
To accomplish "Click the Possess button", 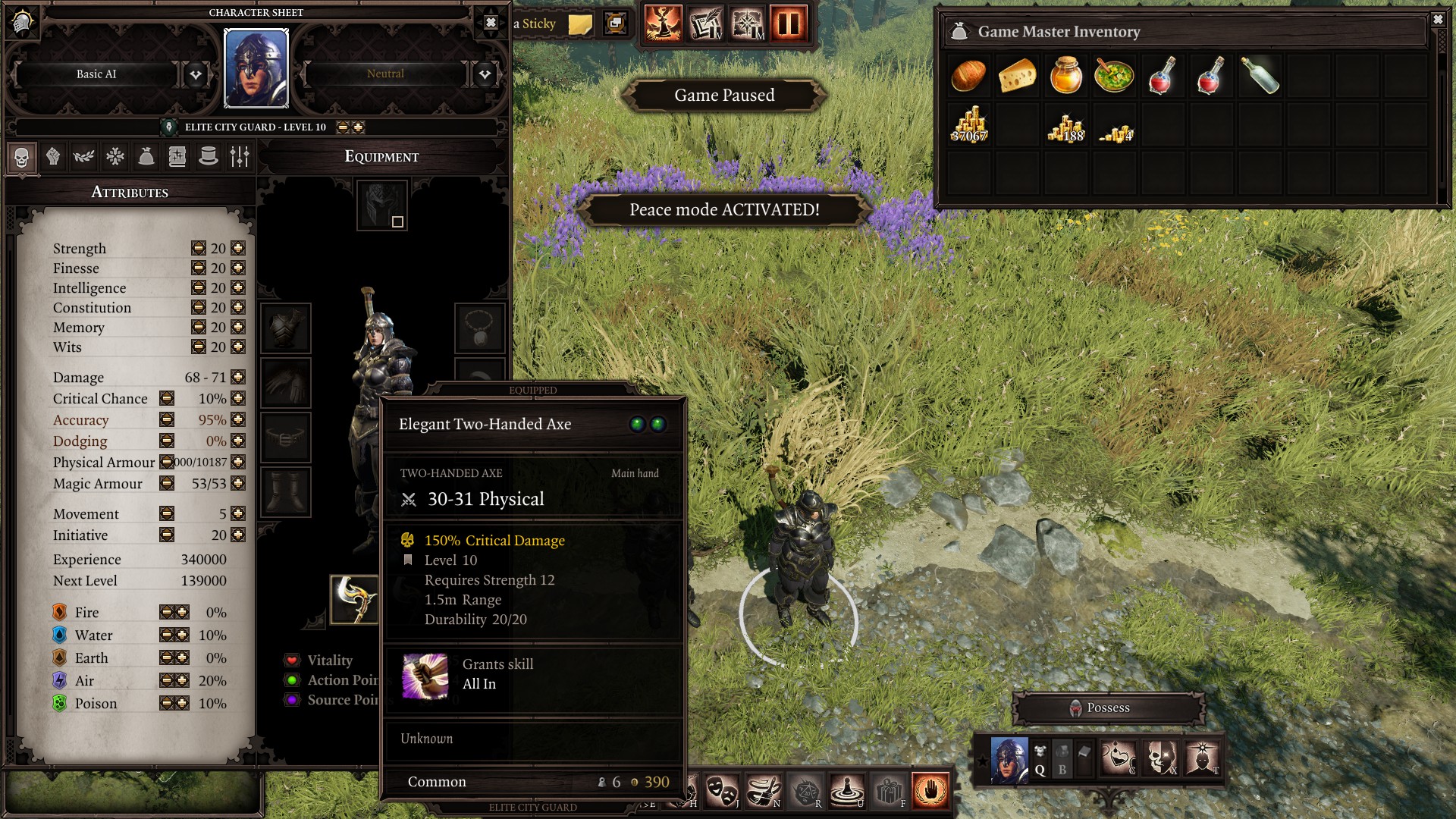I will click(1109, 708).
